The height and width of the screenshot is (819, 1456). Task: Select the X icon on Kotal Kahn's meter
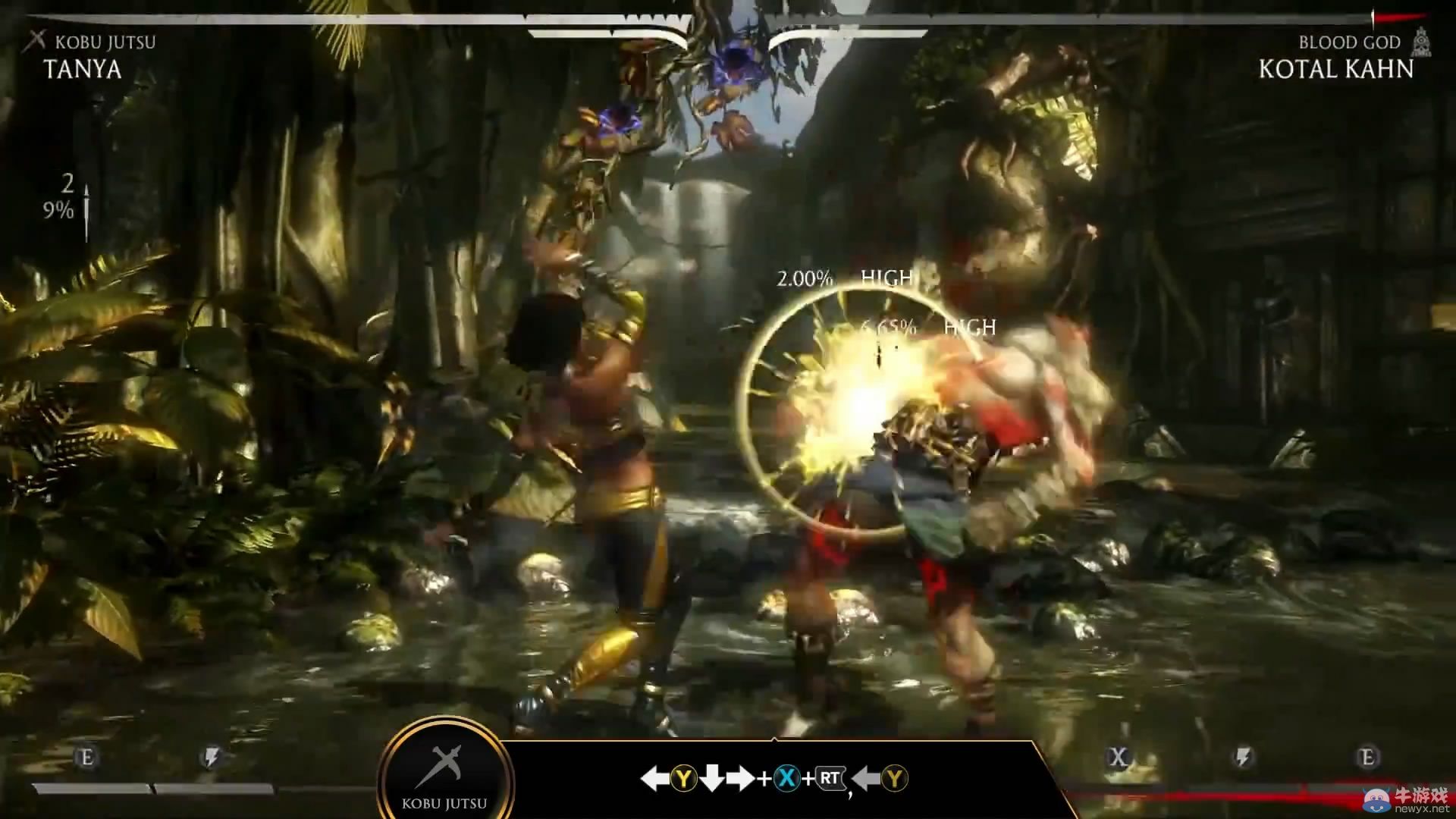pos(1118,757)
